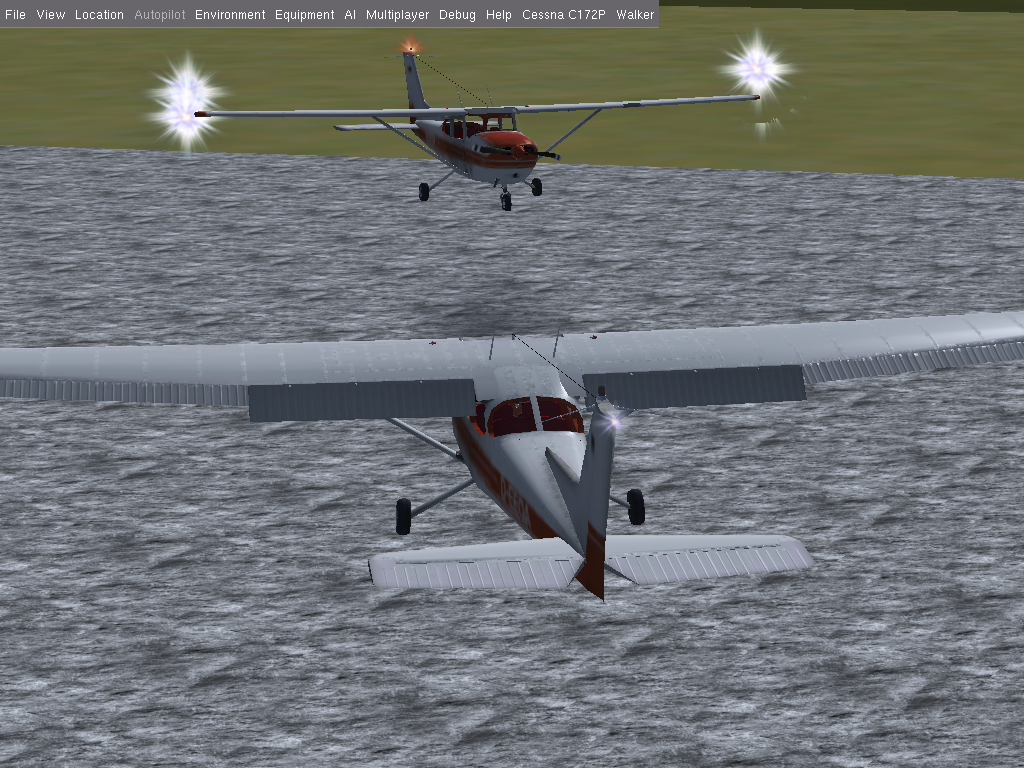This screenshot has height=768, width=1024.
Task: Open the File menu
Action: (15, 15)
